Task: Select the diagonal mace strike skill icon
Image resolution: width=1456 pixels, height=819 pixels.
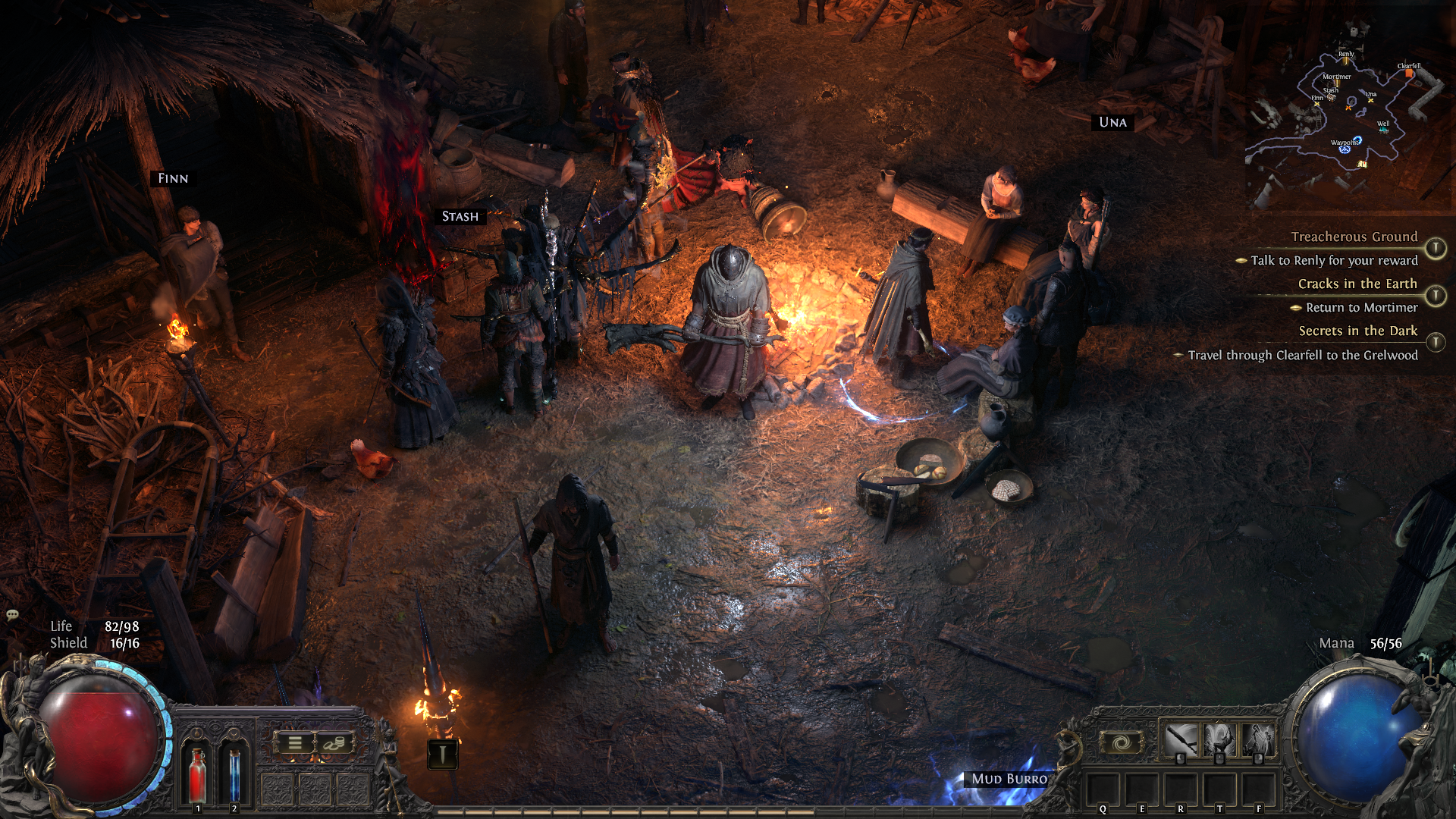Action: tap(1180, 739)
